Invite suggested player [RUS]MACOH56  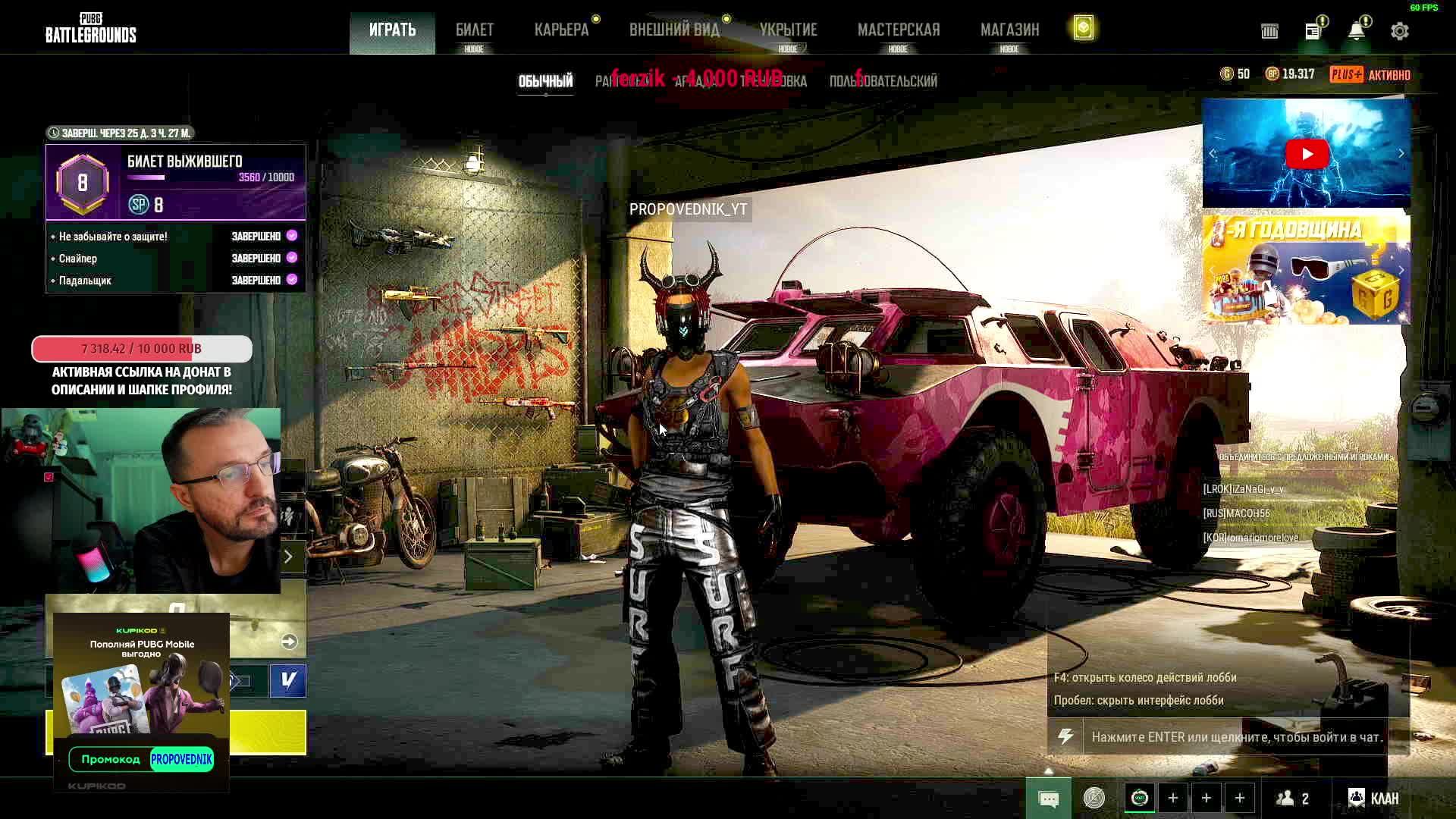click(1236, 513)
